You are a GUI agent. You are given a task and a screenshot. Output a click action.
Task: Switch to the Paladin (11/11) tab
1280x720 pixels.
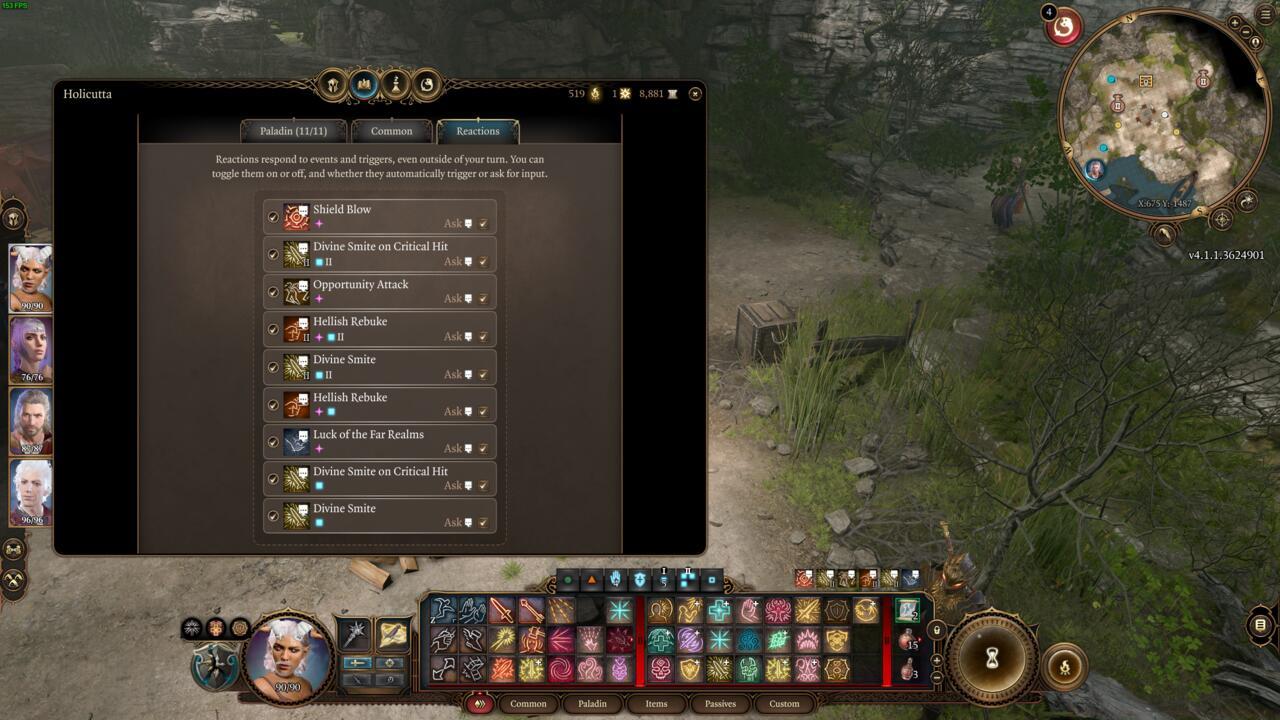coord(294,131)
